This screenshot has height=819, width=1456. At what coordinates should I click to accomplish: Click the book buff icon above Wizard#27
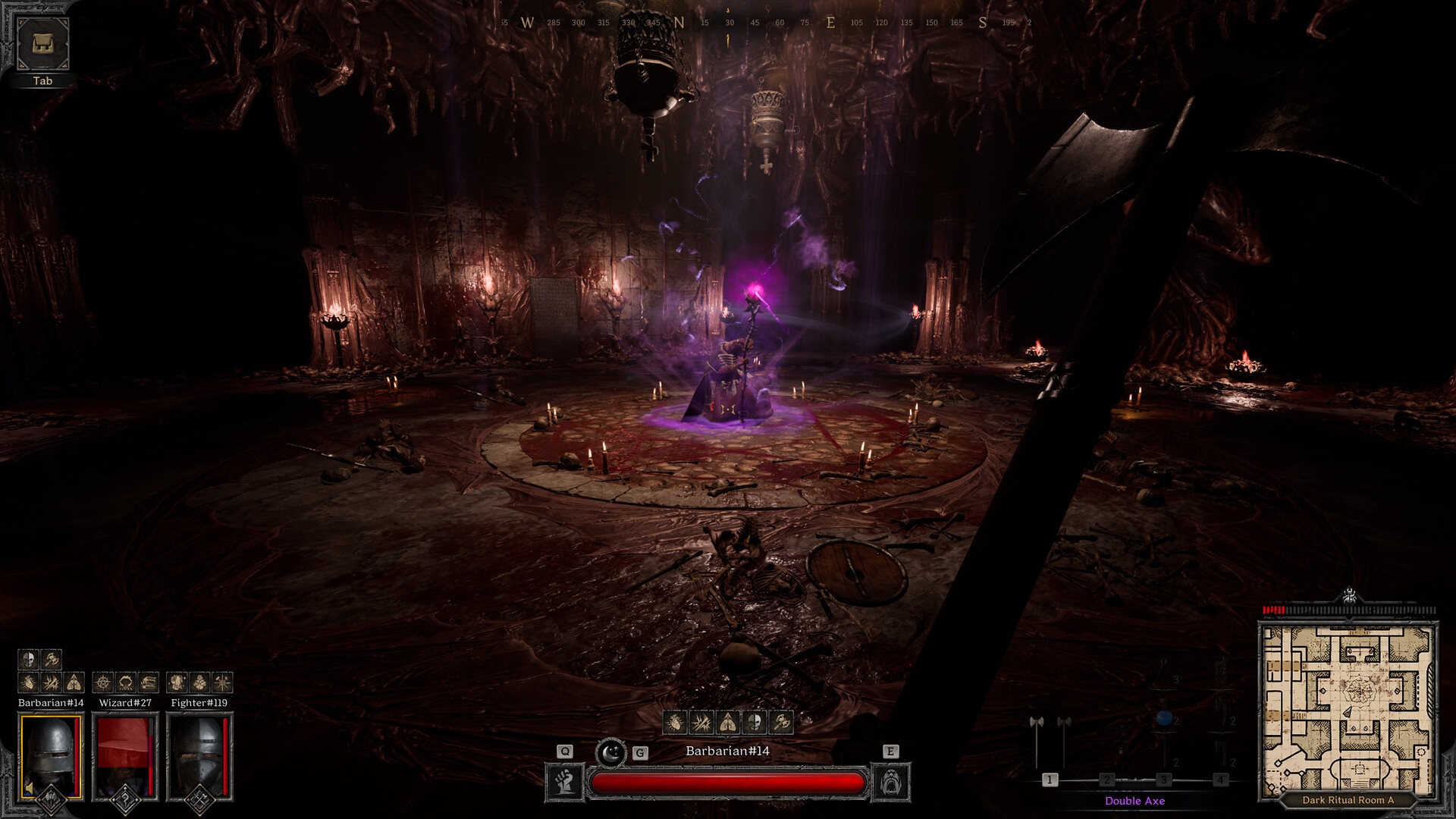click(149, 682)
